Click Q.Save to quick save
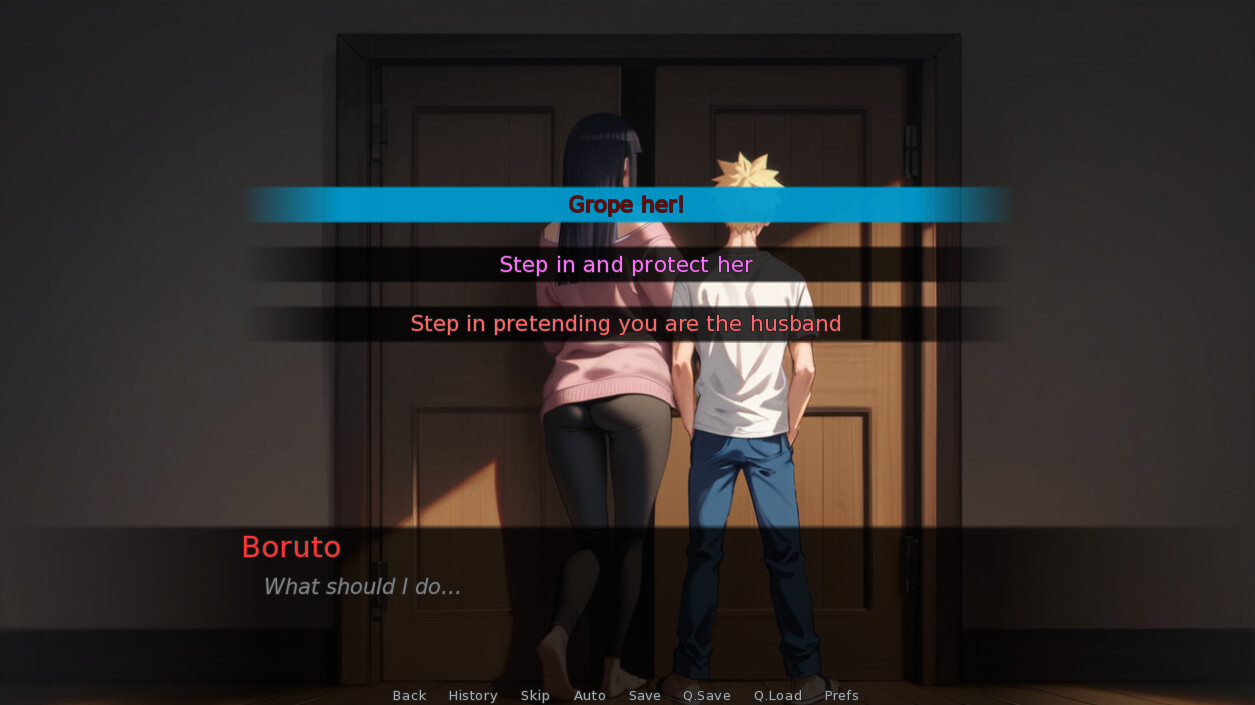Viewport: 1255px width, 705px height. 707,695
